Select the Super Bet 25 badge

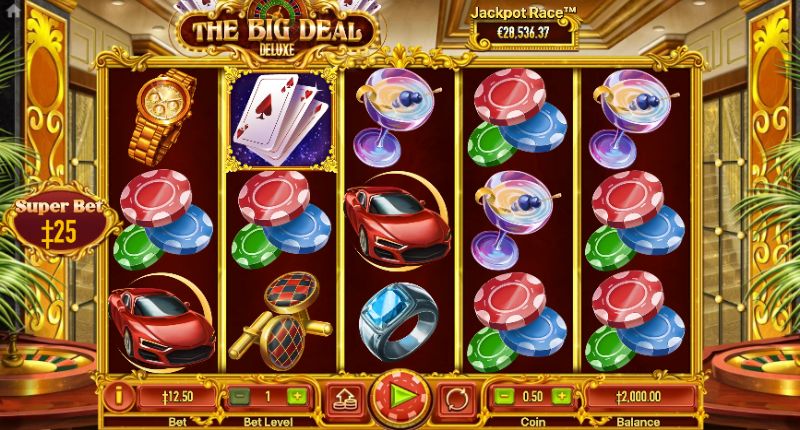point(56,222)
